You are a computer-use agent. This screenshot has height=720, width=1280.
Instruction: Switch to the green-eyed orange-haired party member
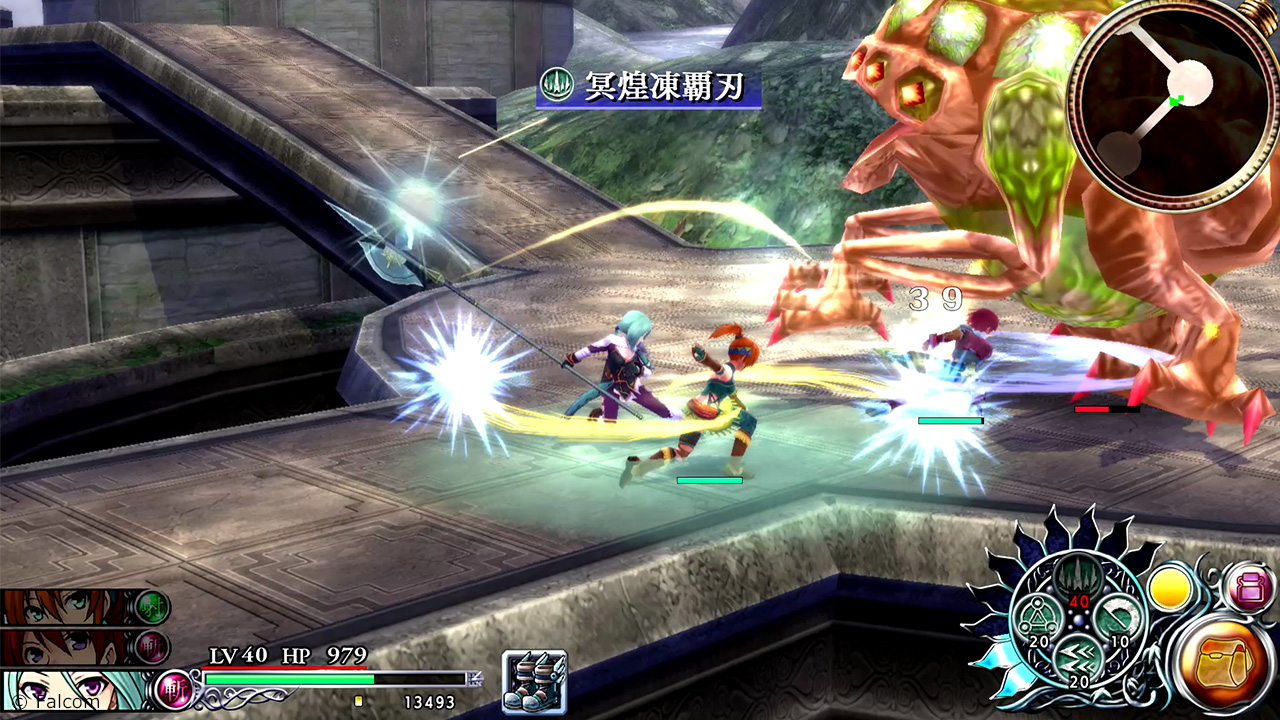[65, 607]
